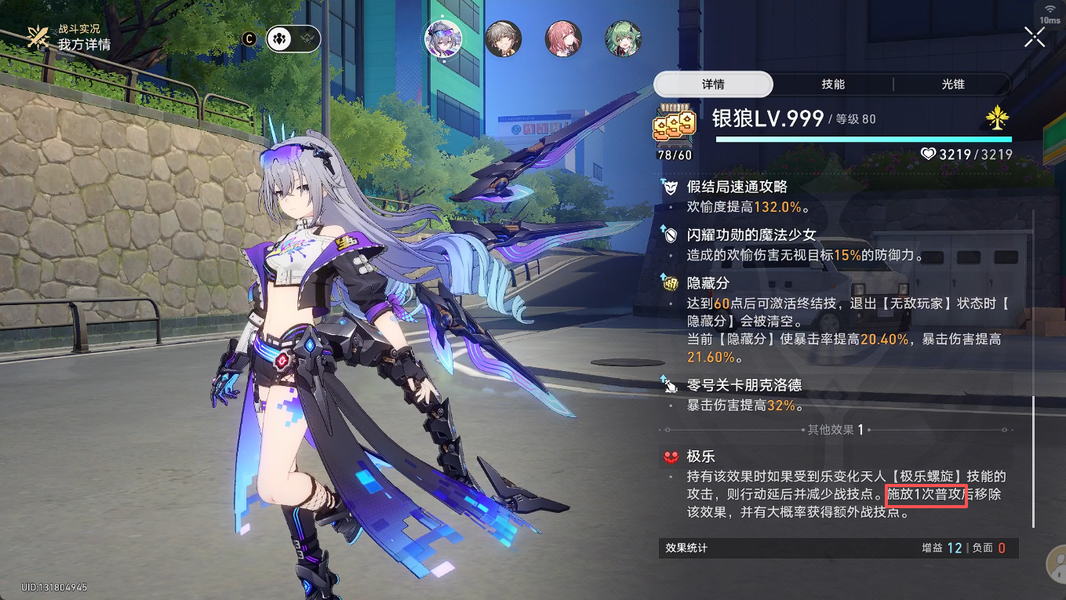Viewport: 1066px width, 600px height.
Task: Click the 极乐 effect entry
Action: 700,457
